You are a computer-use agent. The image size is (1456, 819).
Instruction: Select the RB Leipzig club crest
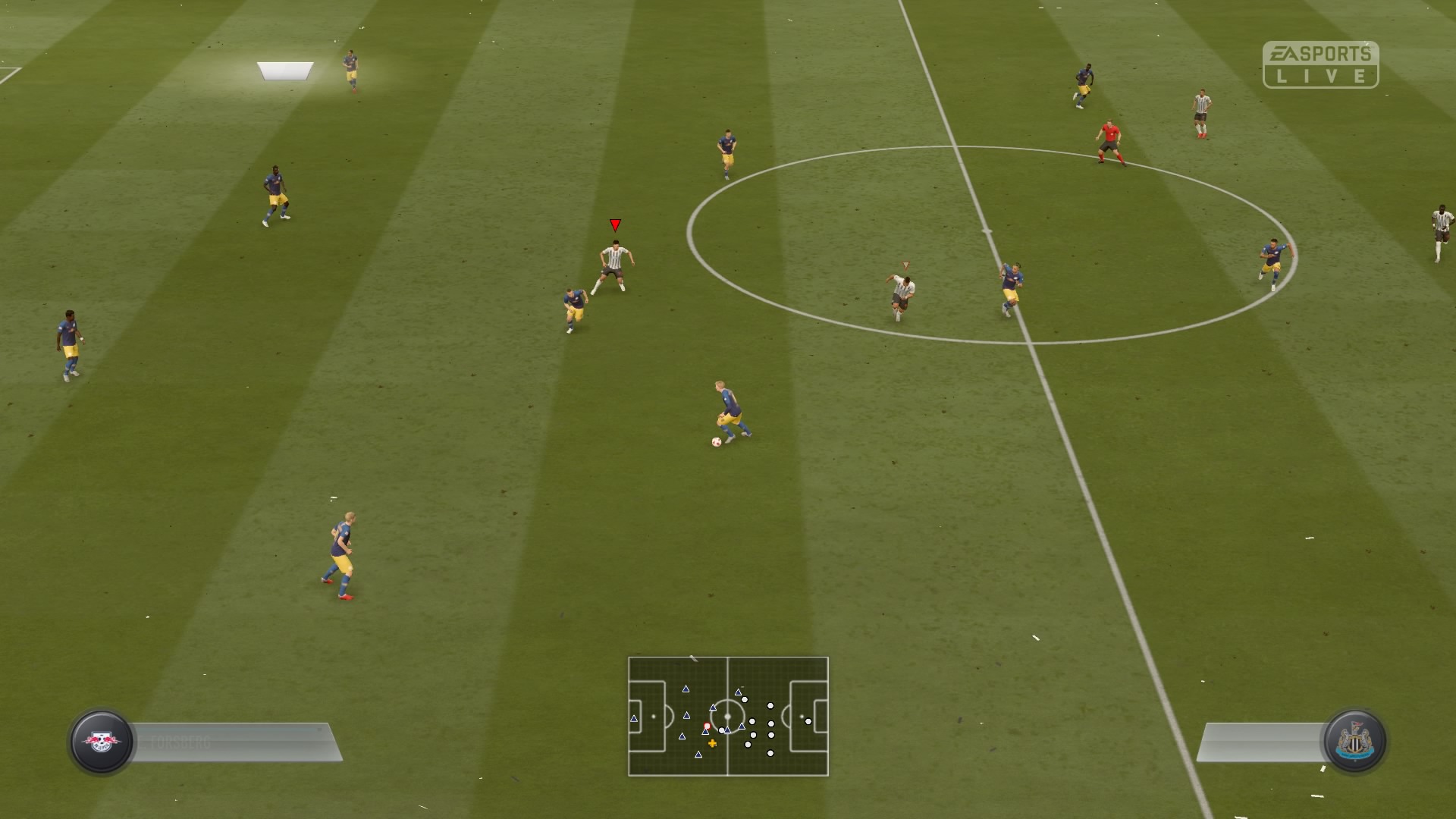102,741
